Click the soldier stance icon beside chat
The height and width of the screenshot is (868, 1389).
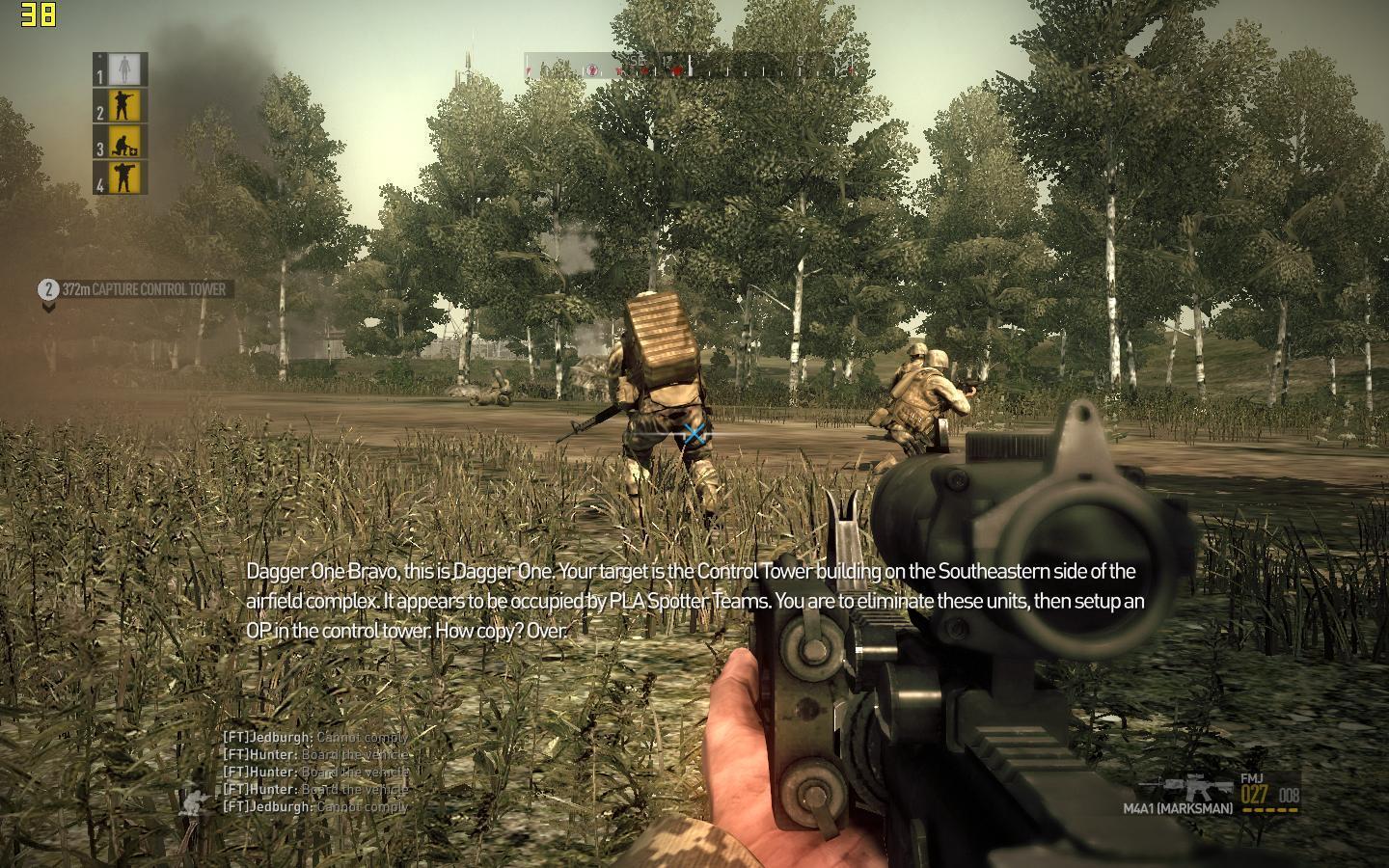point(196,800)
